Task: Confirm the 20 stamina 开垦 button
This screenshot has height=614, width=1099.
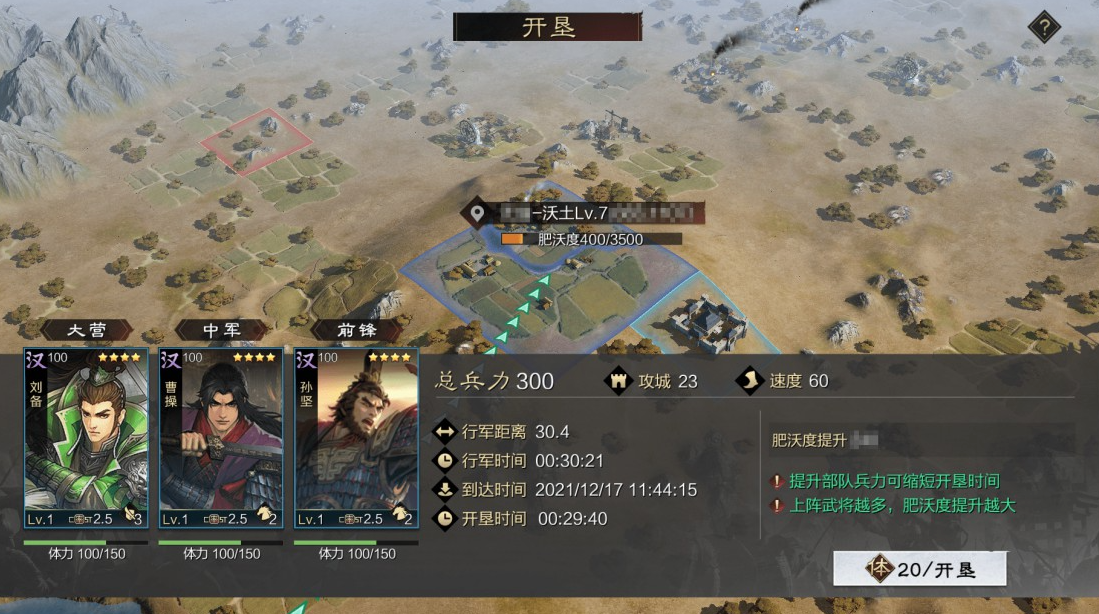Action: (919, 570)
